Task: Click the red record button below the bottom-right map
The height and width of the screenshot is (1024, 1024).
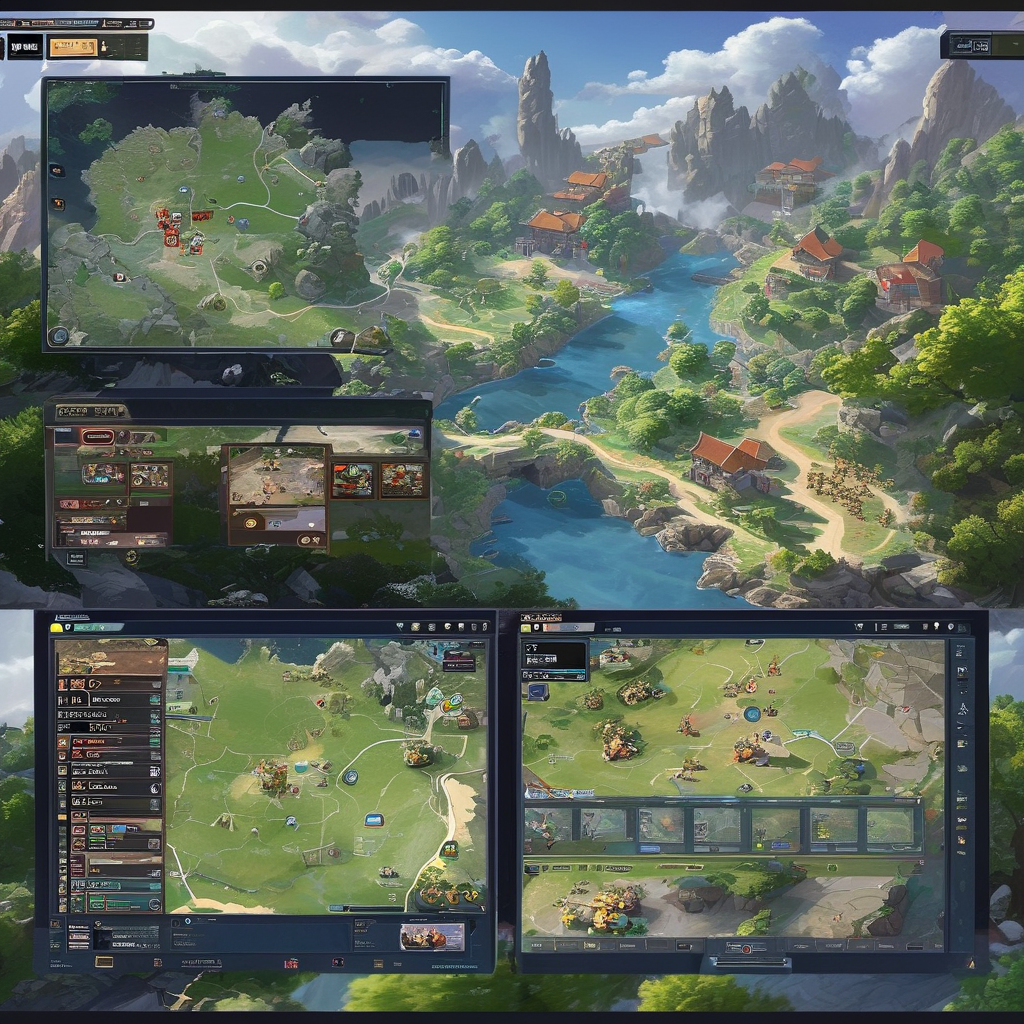Action: click(744, 948)
